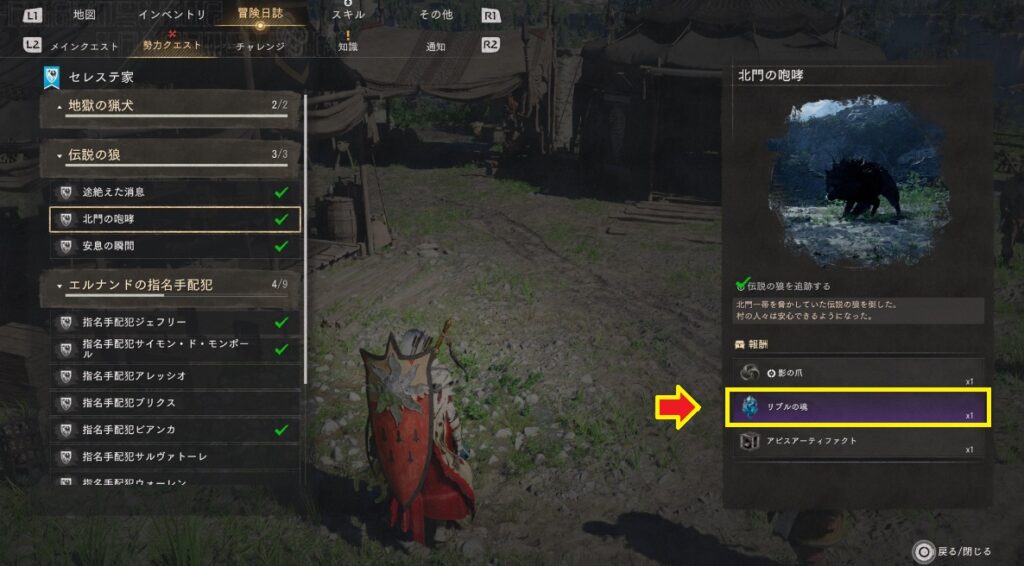Select the 冒険日誌 tab
Screen dimensions: 1024x566
[x=260, y=15]
